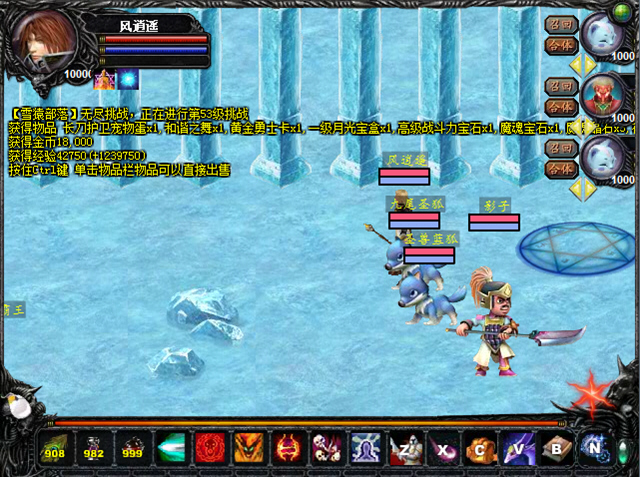Screen dimensions: 640x477
Task: Use the hotbar slot marked X
Action: coord(444,447)
